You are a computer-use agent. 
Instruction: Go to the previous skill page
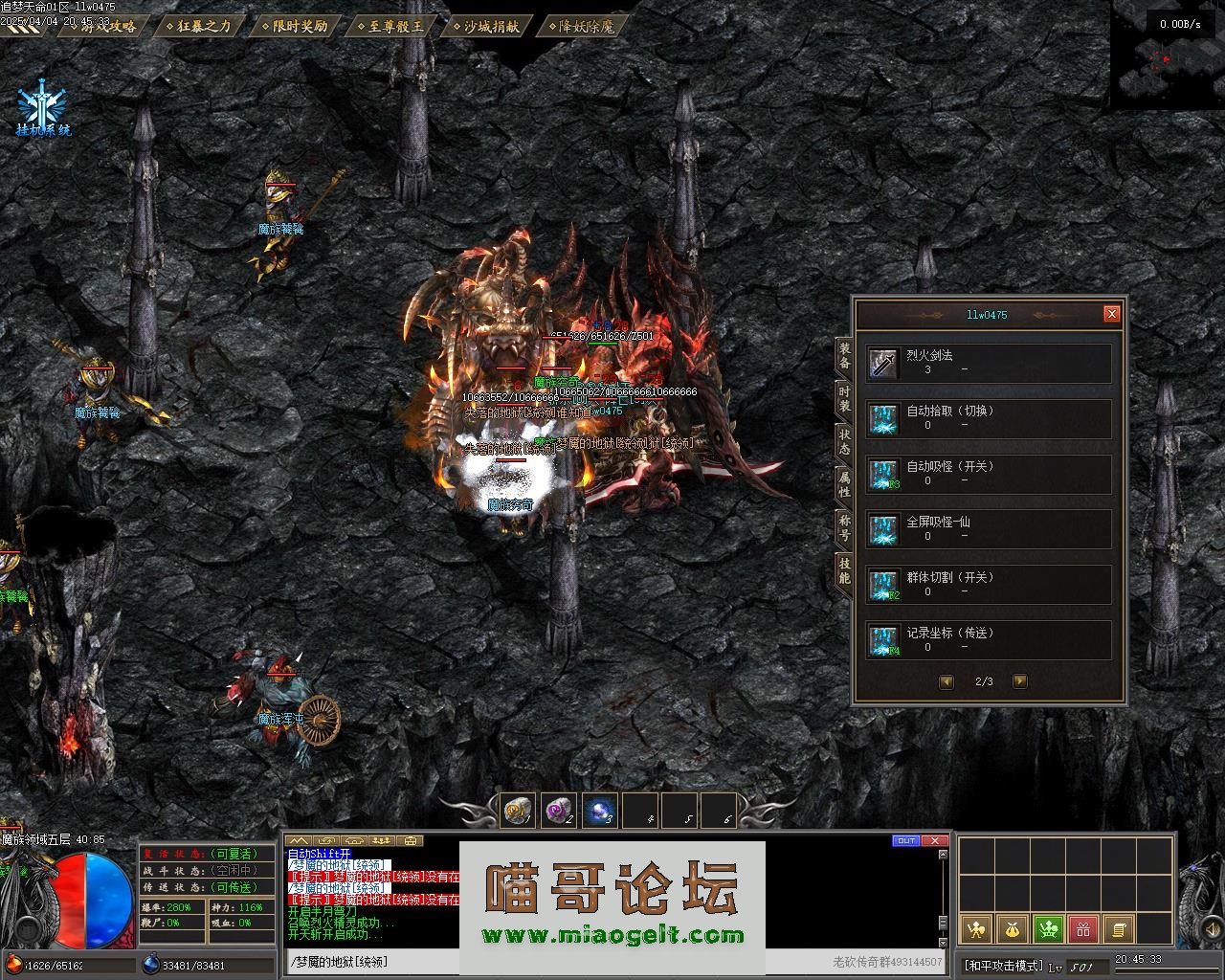click(947, 681)
